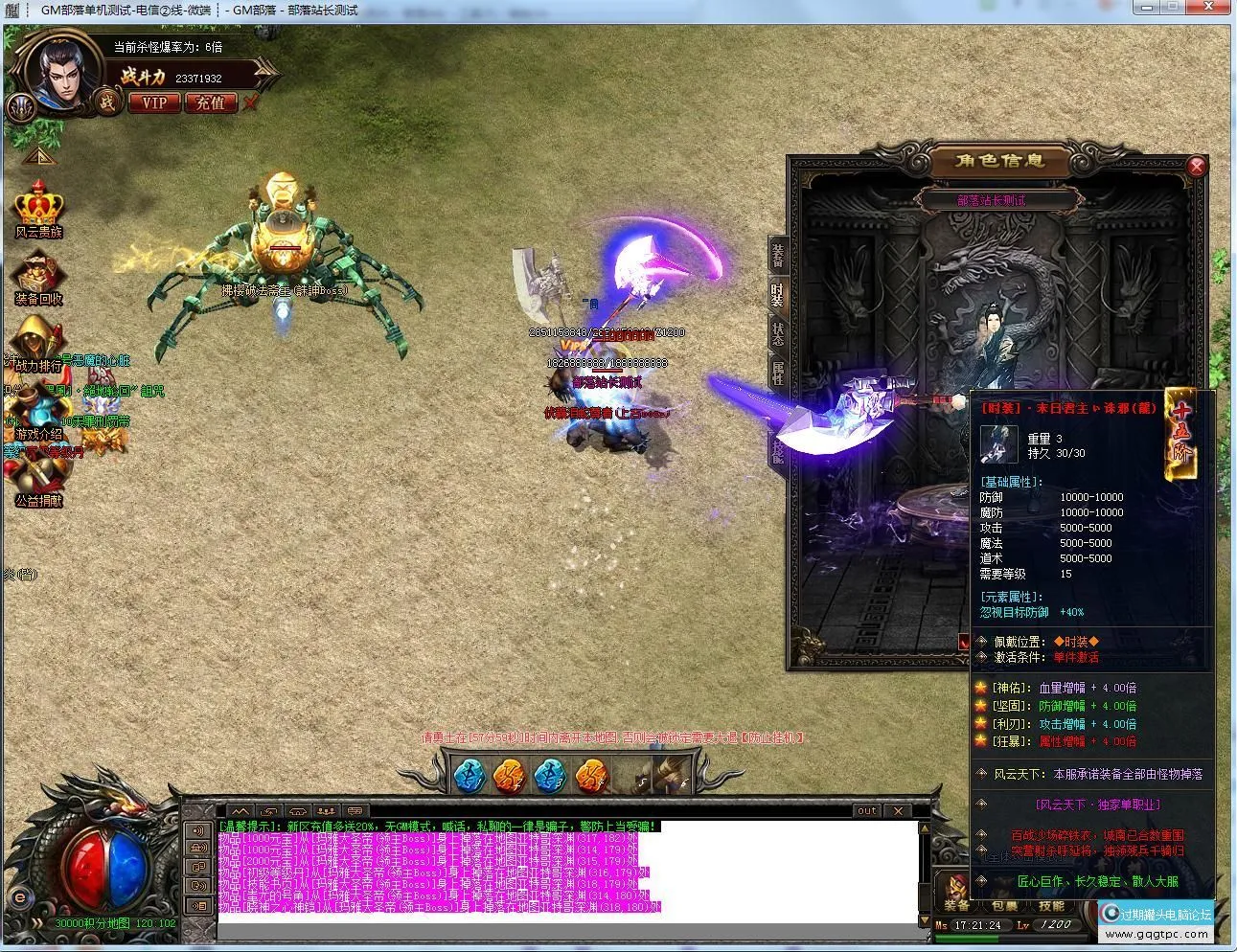The width and height of the screenshot is (1237, 952).
Task: Activate the first blue rune skill
Action: click(468, 776)
